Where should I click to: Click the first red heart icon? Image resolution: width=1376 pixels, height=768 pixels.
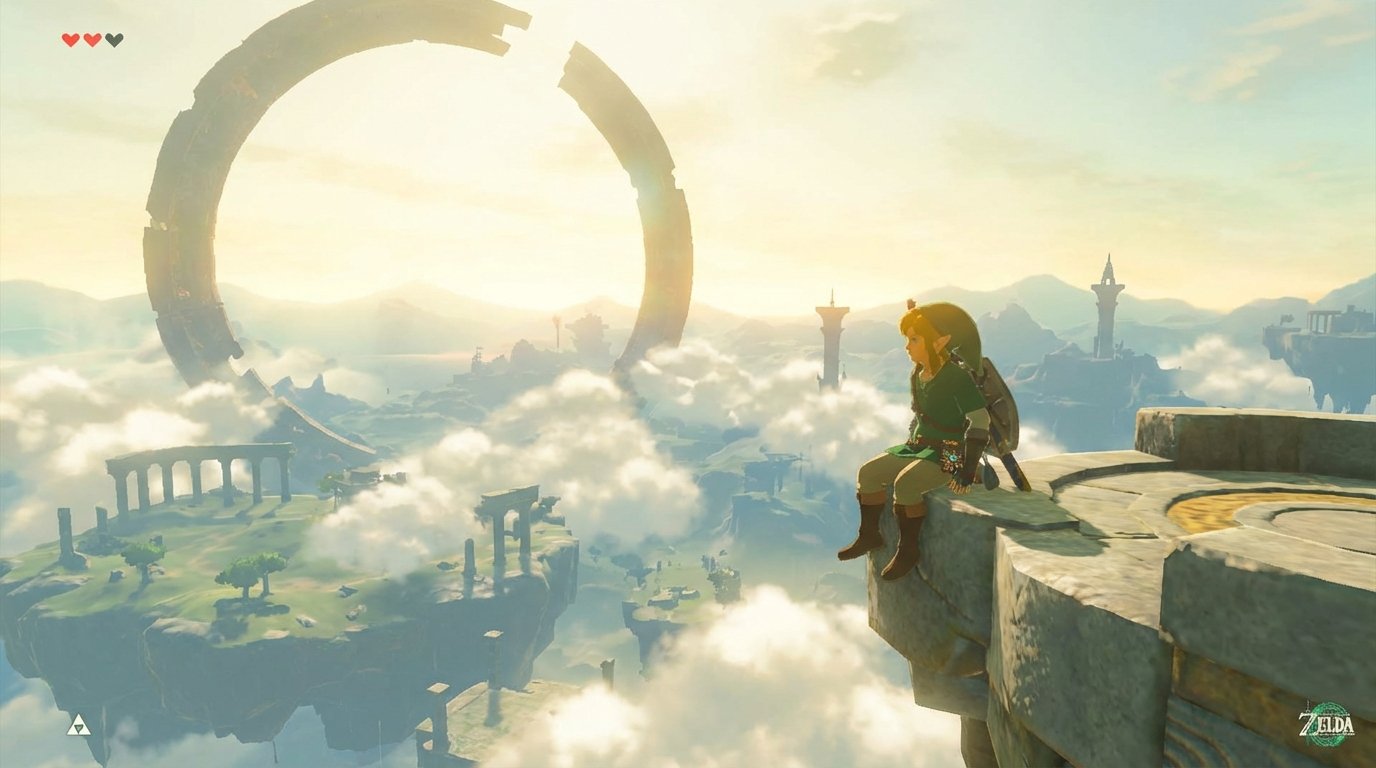coord(70,40)
